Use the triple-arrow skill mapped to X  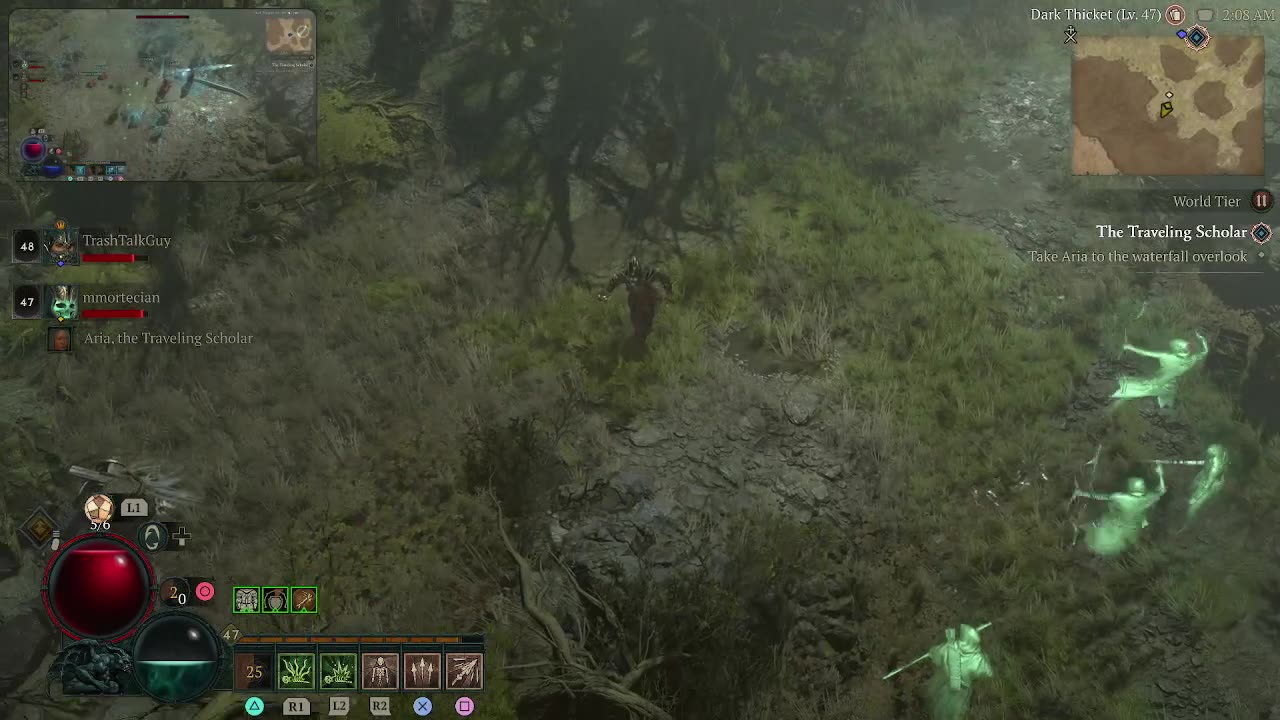[422, 670]
